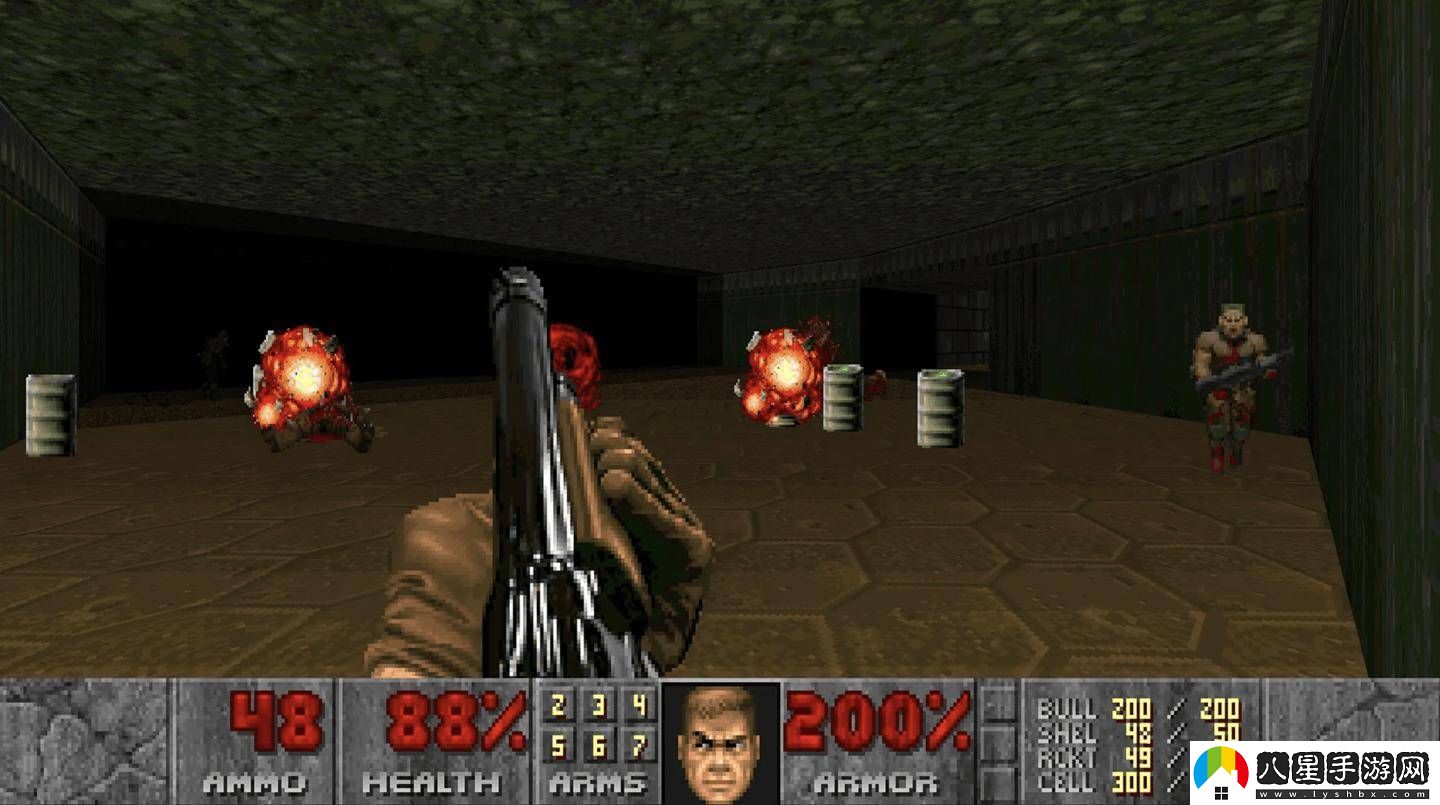The height and width of the screenshot is (805, 1440).
Task: Pick weapon number 5 in the ARMS panel
Action: (558, 746)
